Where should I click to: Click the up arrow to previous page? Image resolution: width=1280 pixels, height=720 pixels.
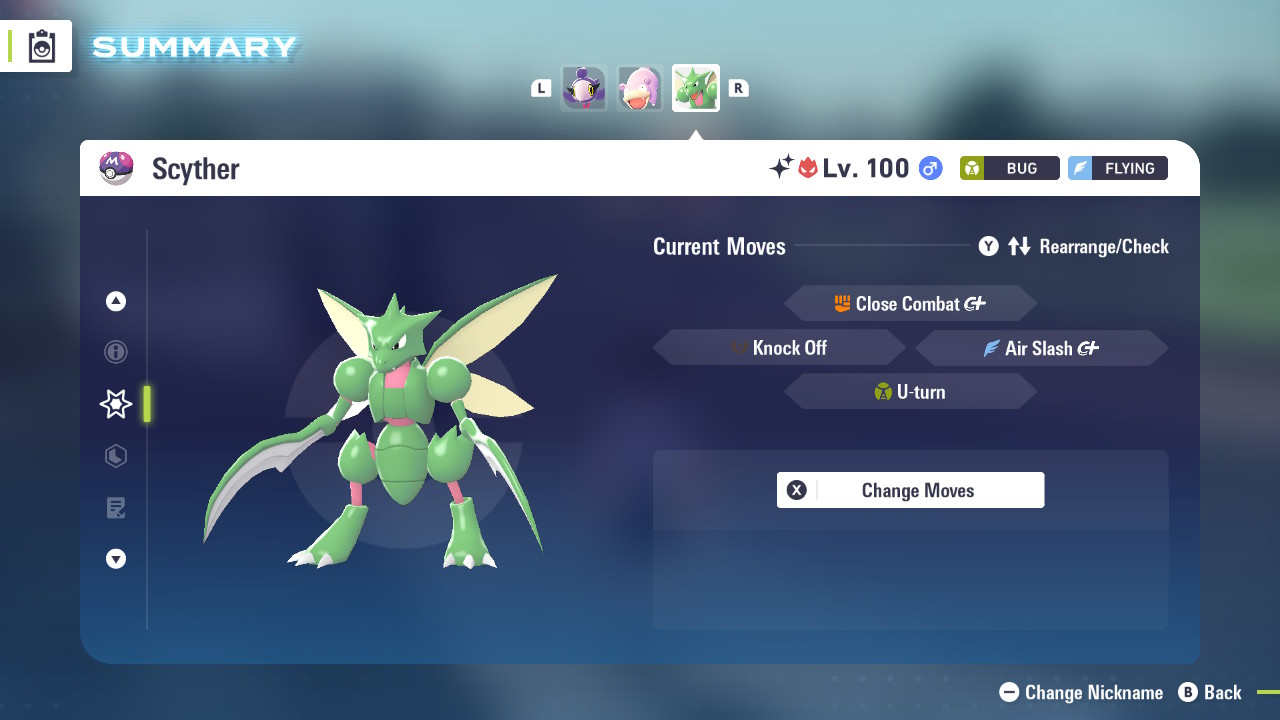click(x=116, y=300)
